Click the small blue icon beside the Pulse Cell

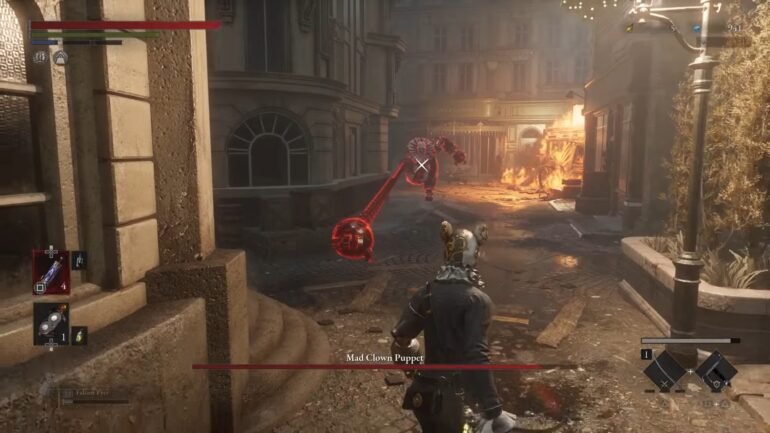(x=79, y=260)
